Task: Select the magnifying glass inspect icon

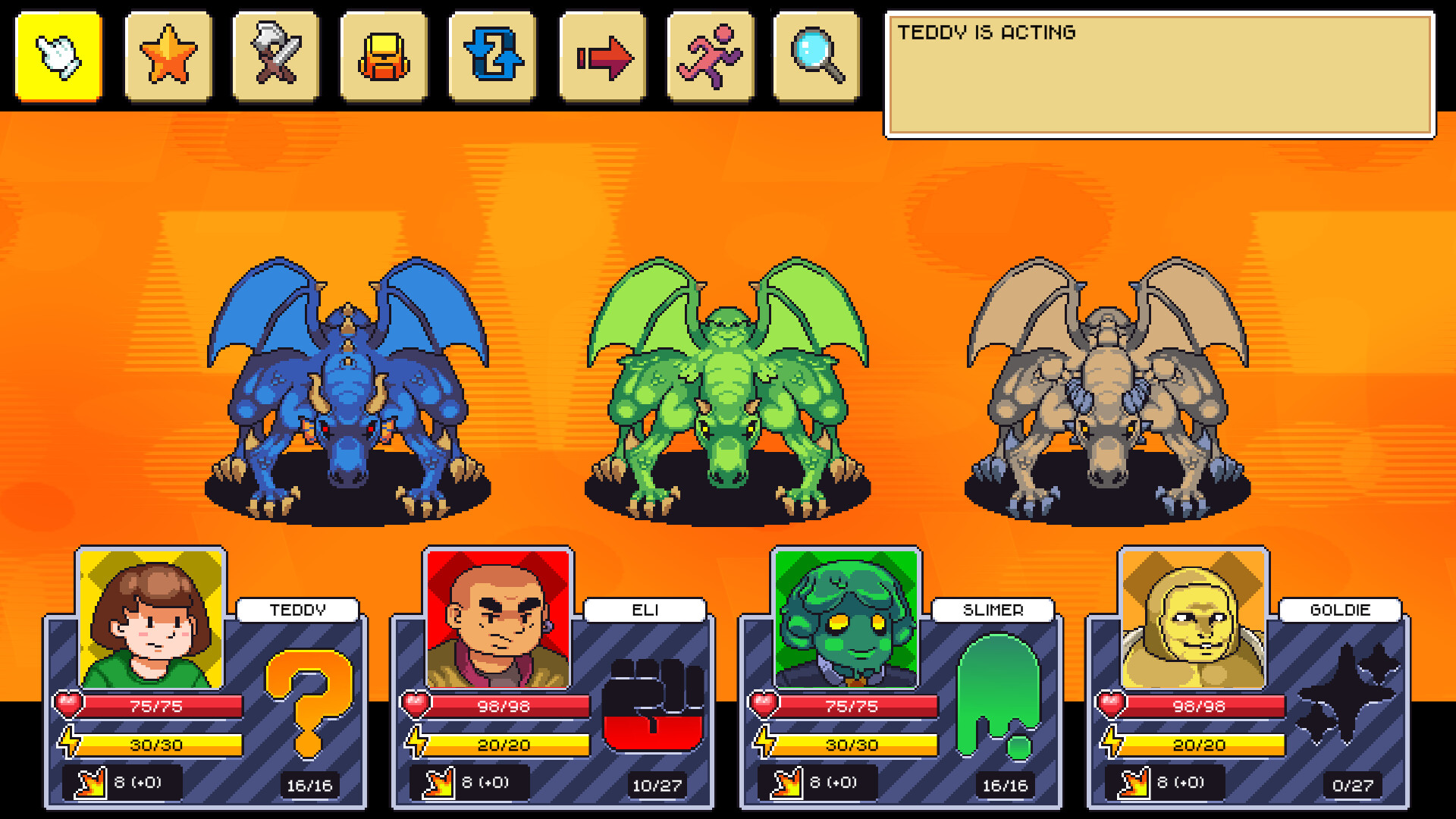Action: (x=817, y=55)
